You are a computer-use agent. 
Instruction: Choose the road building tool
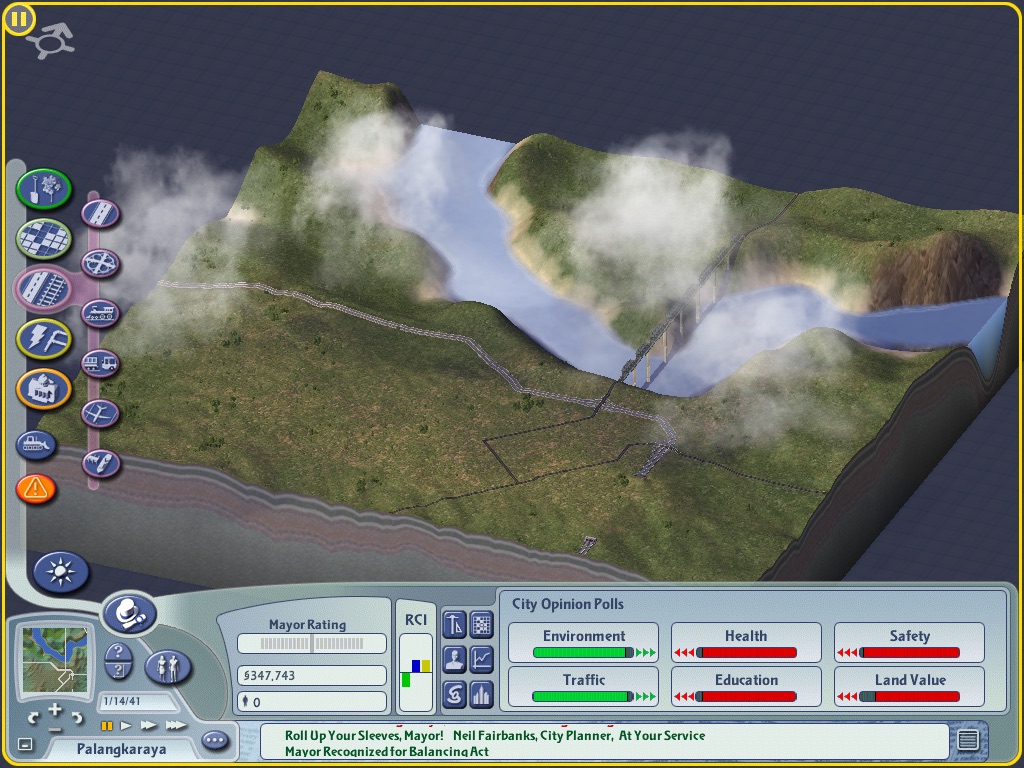[x=100, y=213]
